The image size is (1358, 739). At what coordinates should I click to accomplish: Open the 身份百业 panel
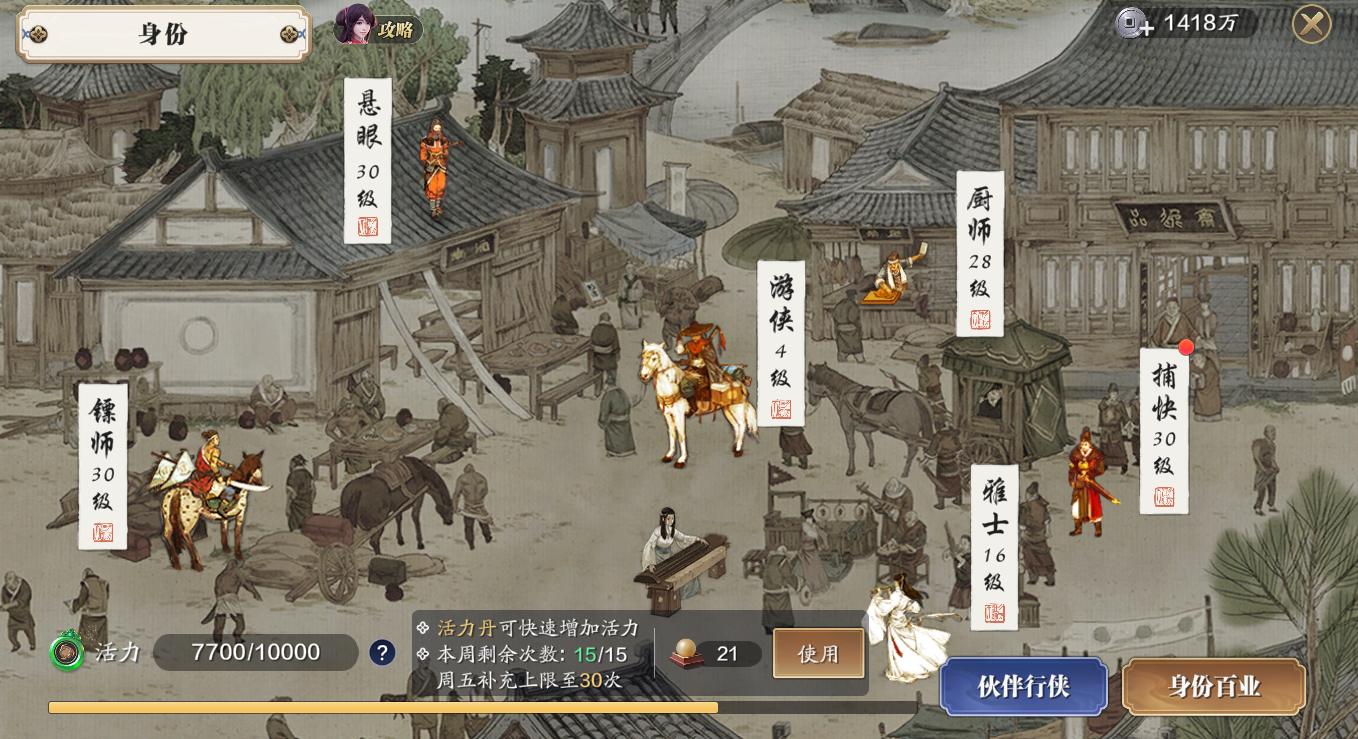click(1213, 687)
